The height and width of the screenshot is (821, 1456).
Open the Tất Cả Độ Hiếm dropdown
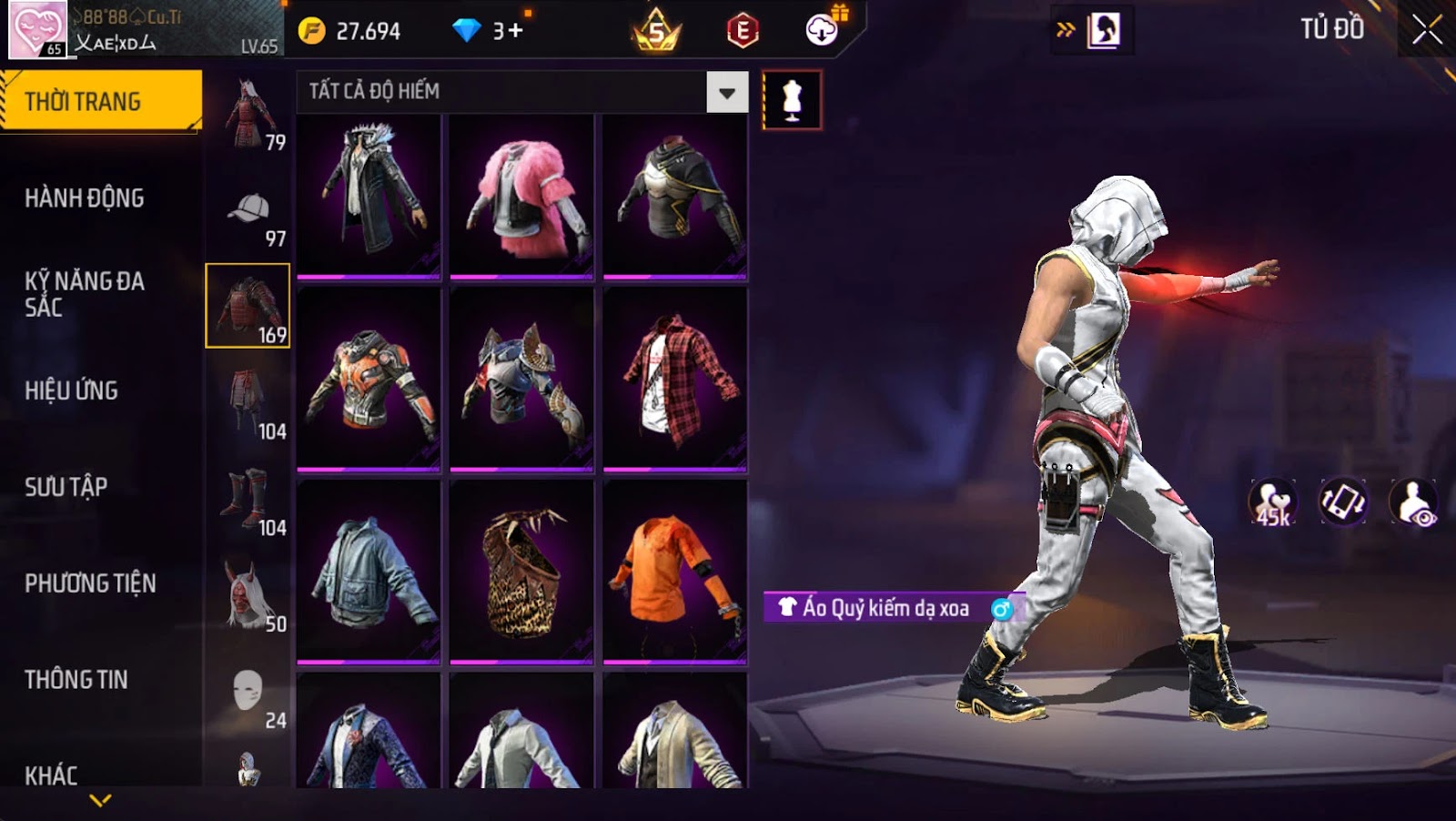[x=726, y=92]
